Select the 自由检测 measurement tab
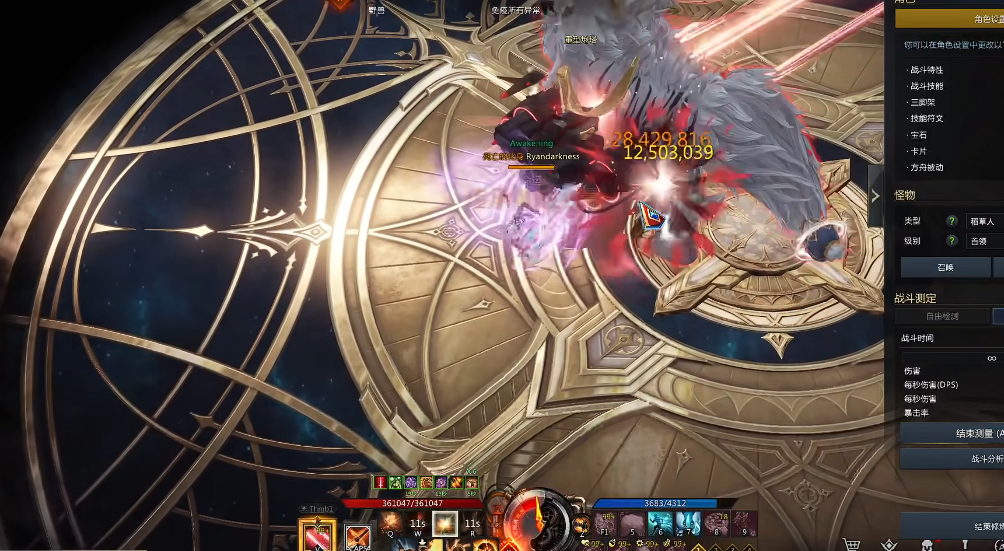The image size is (1004, 551). tap(942, 316)
